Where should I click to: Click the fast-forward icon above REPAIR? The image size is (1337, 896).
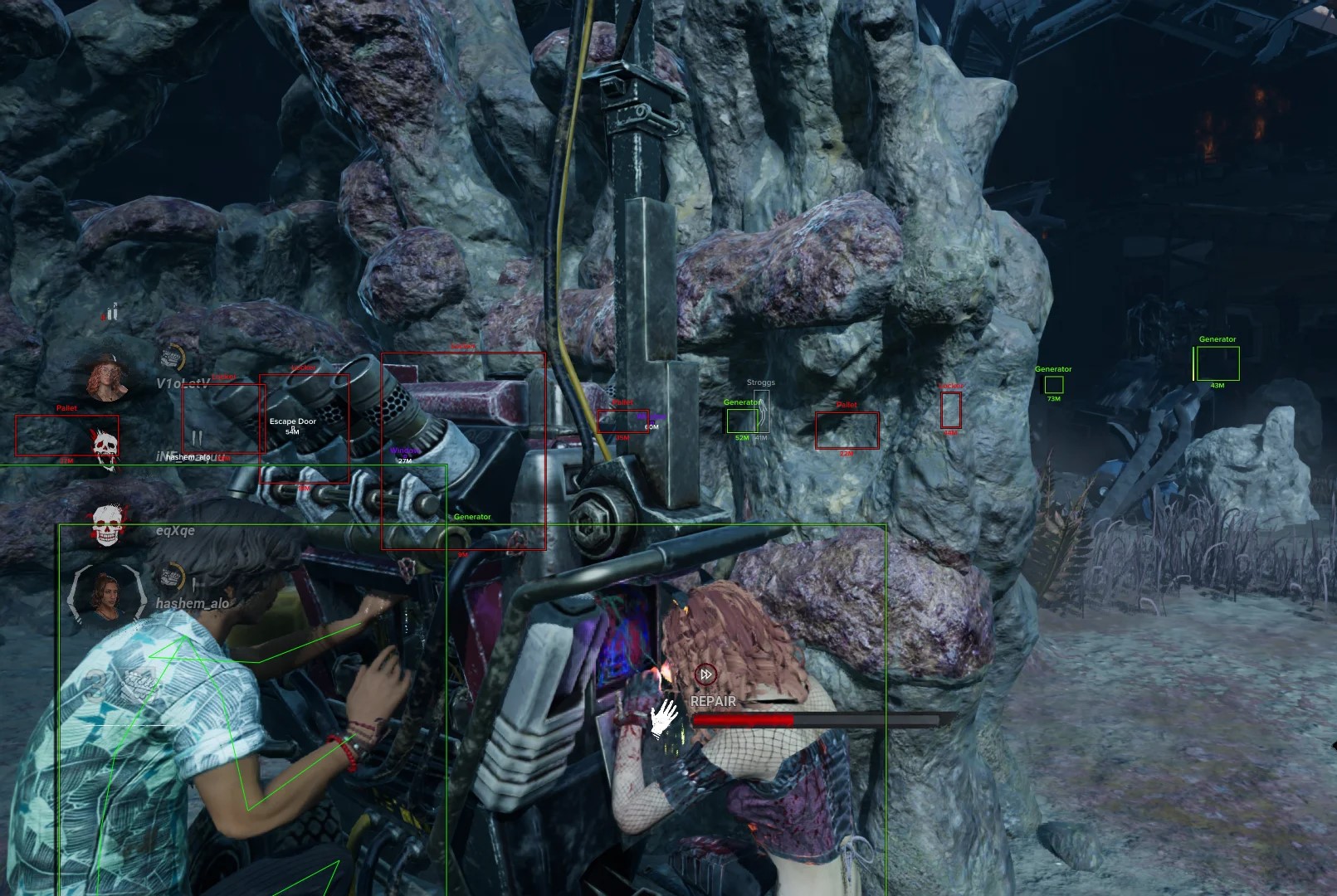(x=705, y=674)
